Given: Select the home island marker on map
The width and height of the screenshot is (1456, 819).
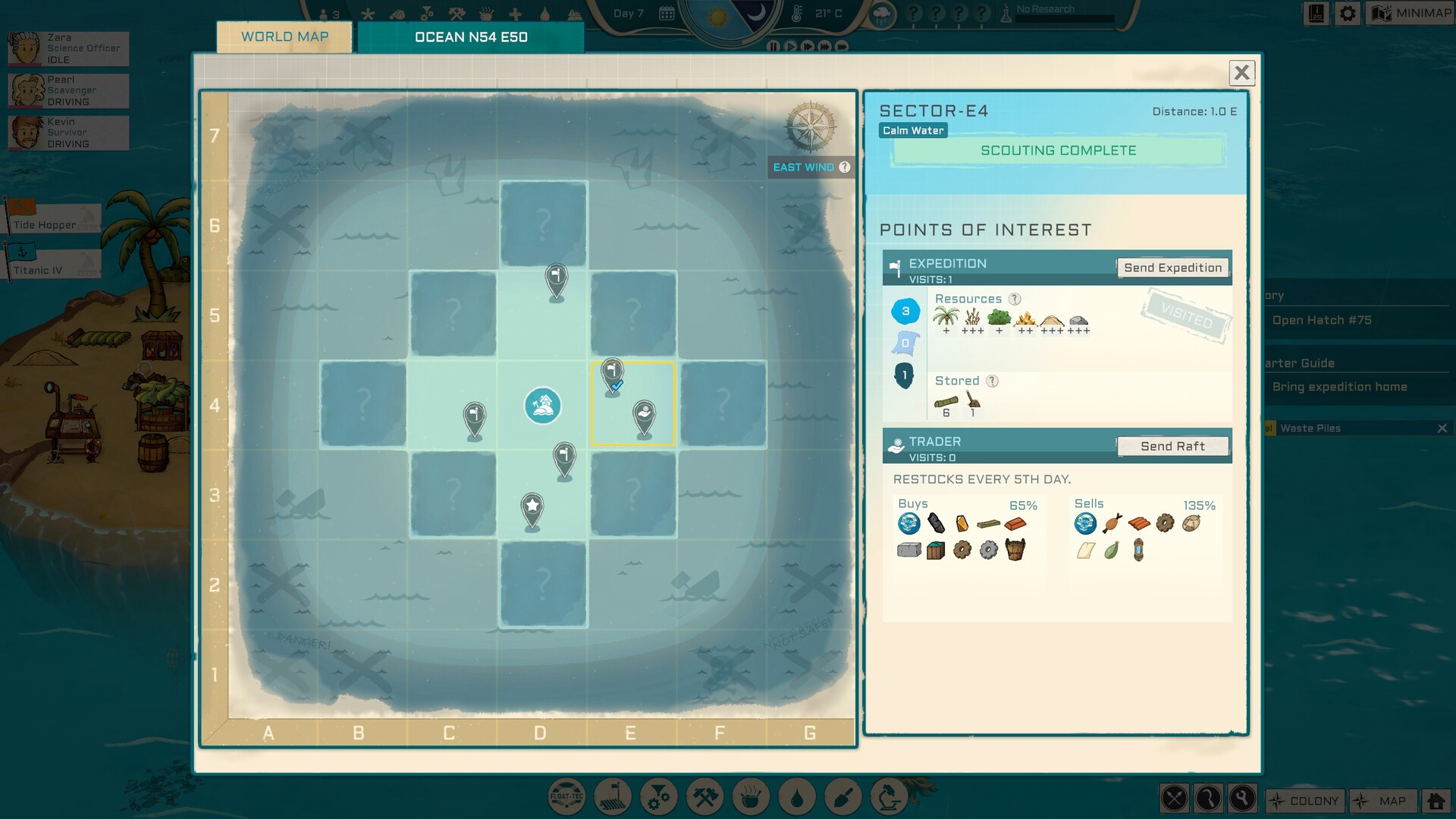Looking at the screenshot, I should pyautogui.click(x=542, y=406).
